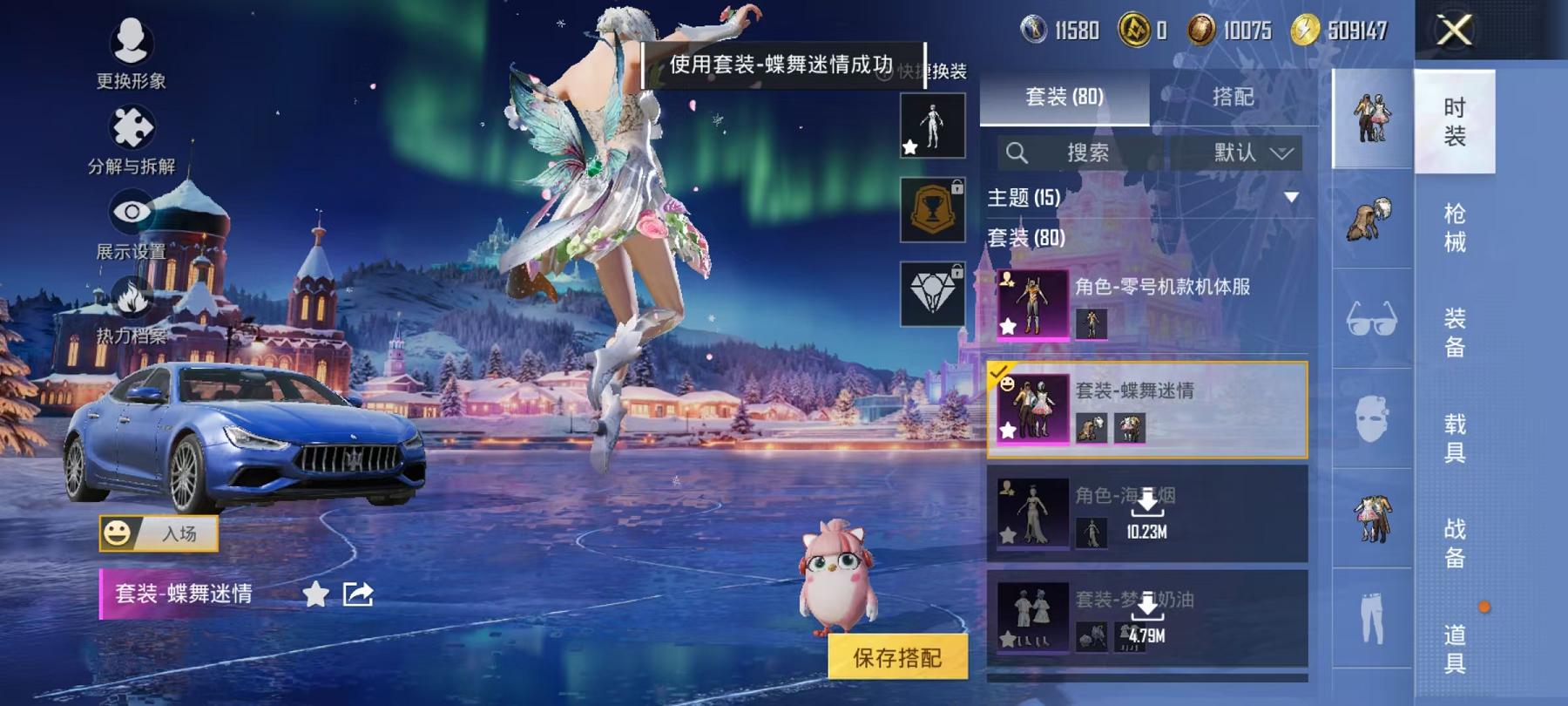
Task: Switch to the 搭配 tab
Action: click(x=1234, y=98)
